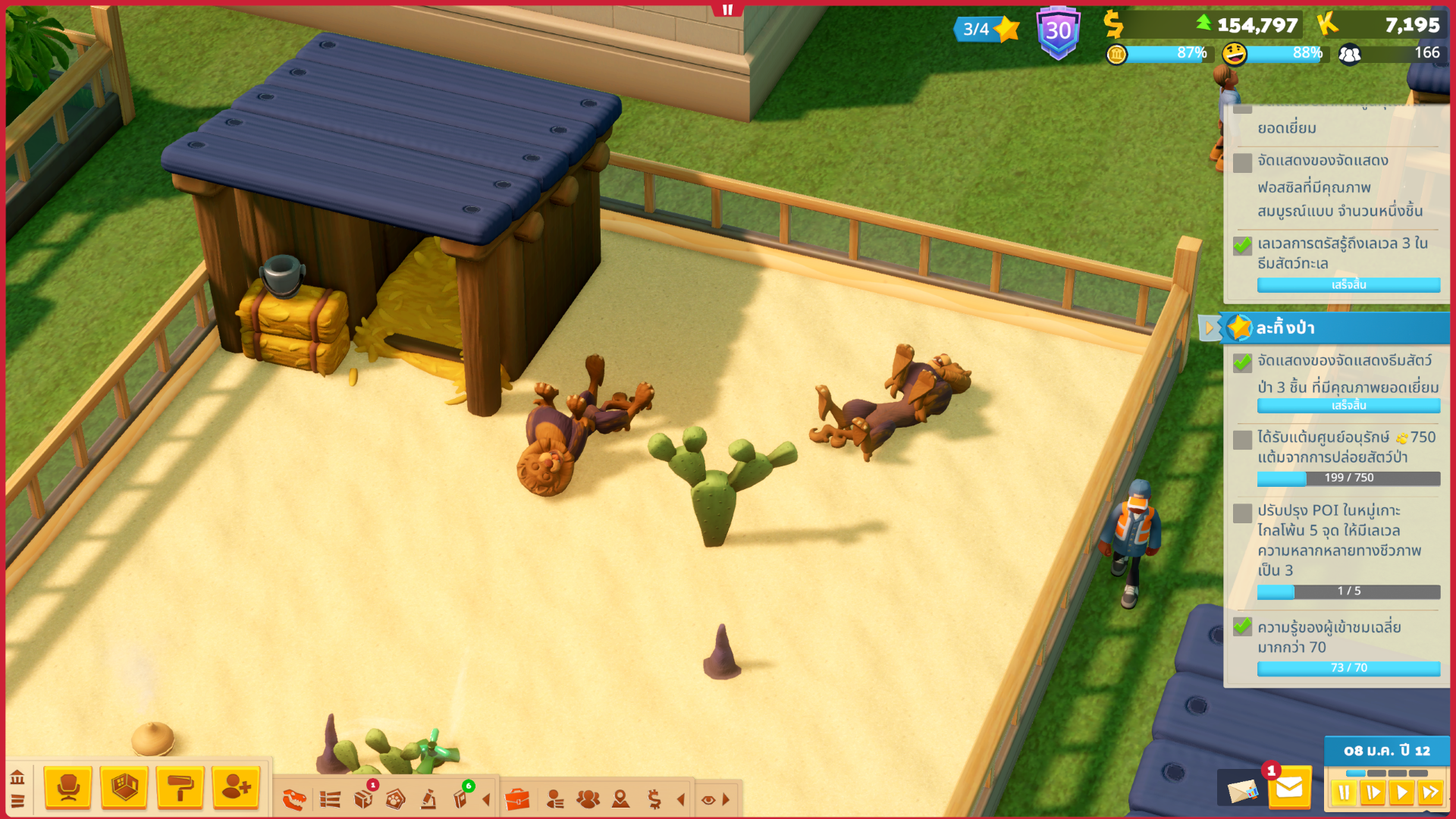Viewport: 1456px width, 819px height.
Task: Pause the game time
Action: 1344,793
